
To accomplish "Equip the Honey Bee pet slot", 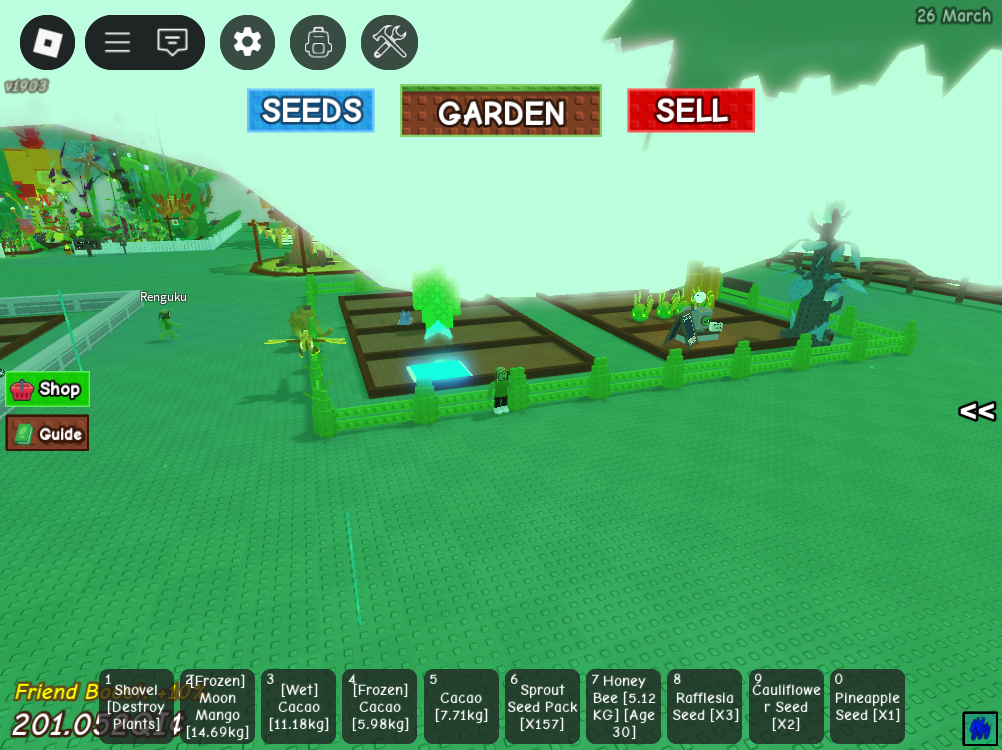I will [624, 707].
